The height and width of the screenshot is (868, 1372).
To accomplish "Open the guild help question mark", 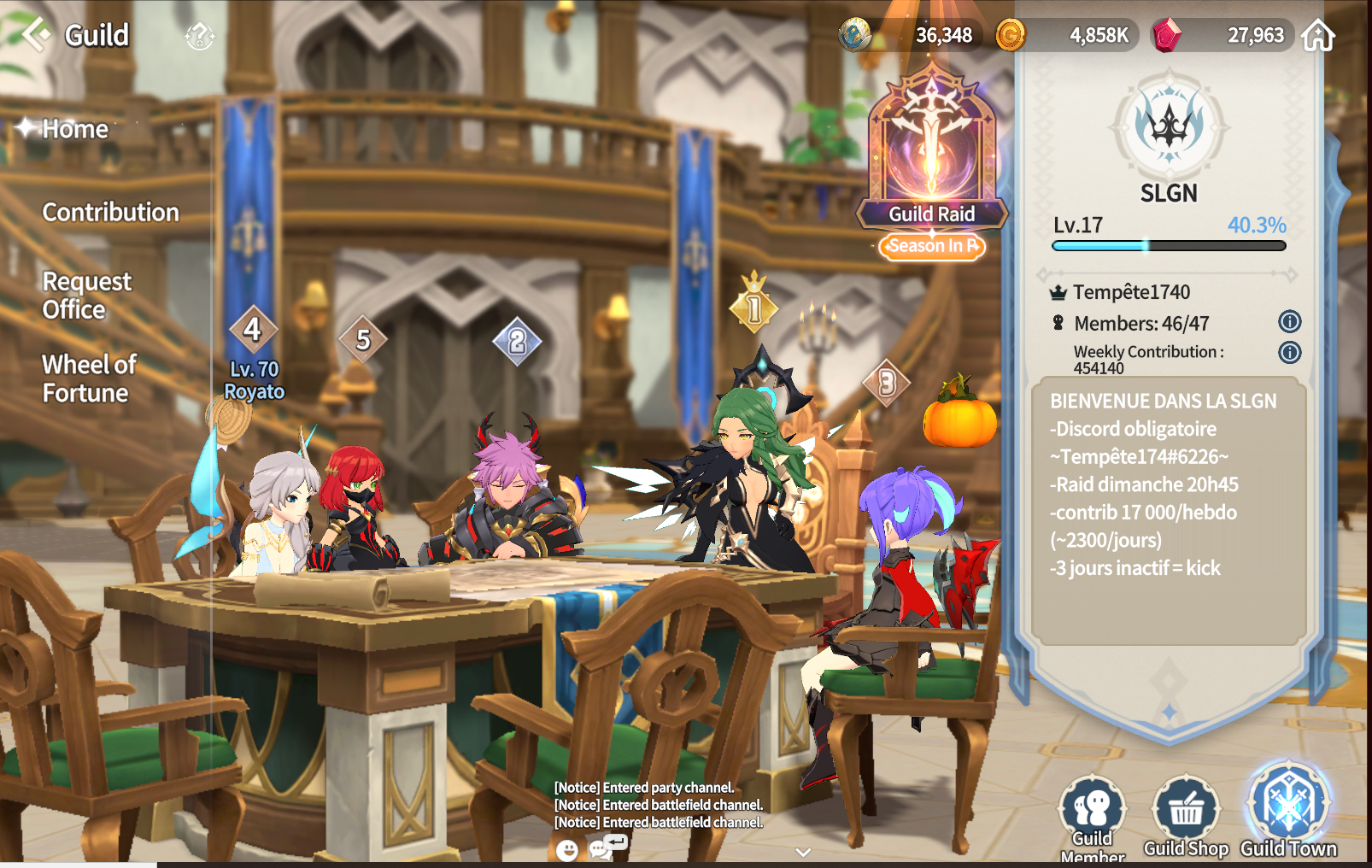I will pyautogui.click(x=199, y=36).
